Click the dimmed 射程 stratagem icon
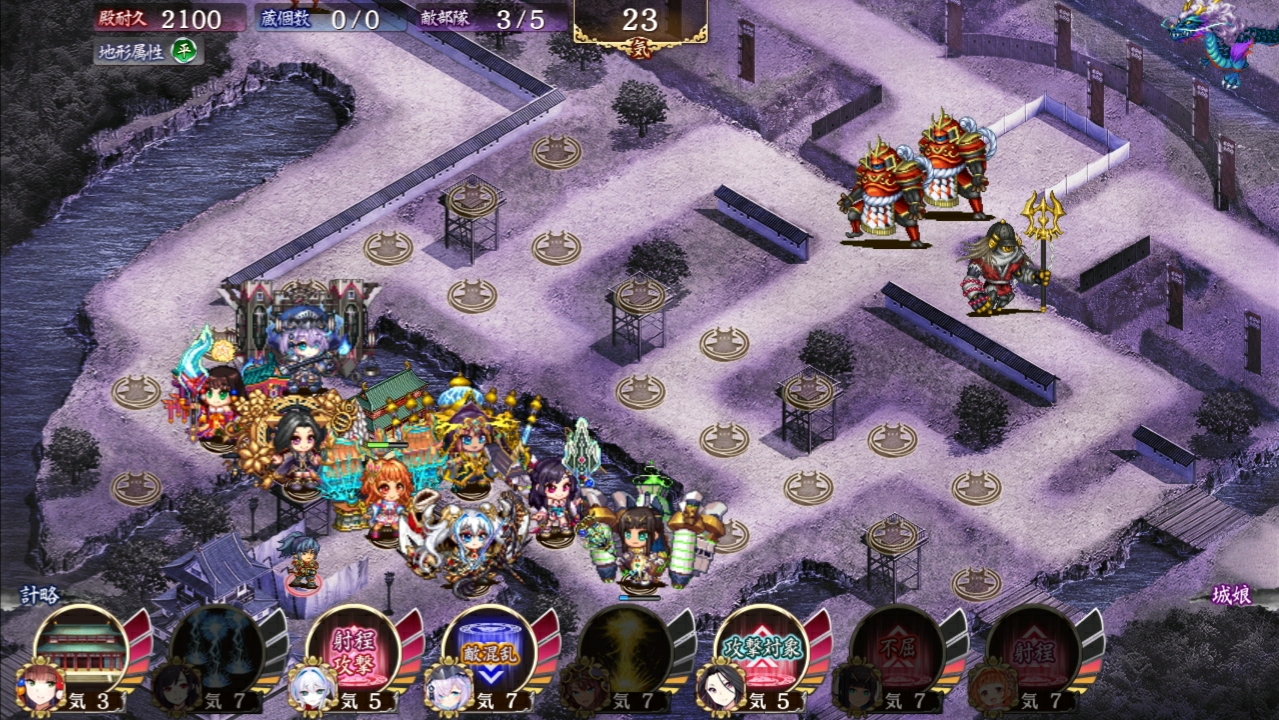This screenshot has height=720, width=1279. click(x=1032, y=648)
